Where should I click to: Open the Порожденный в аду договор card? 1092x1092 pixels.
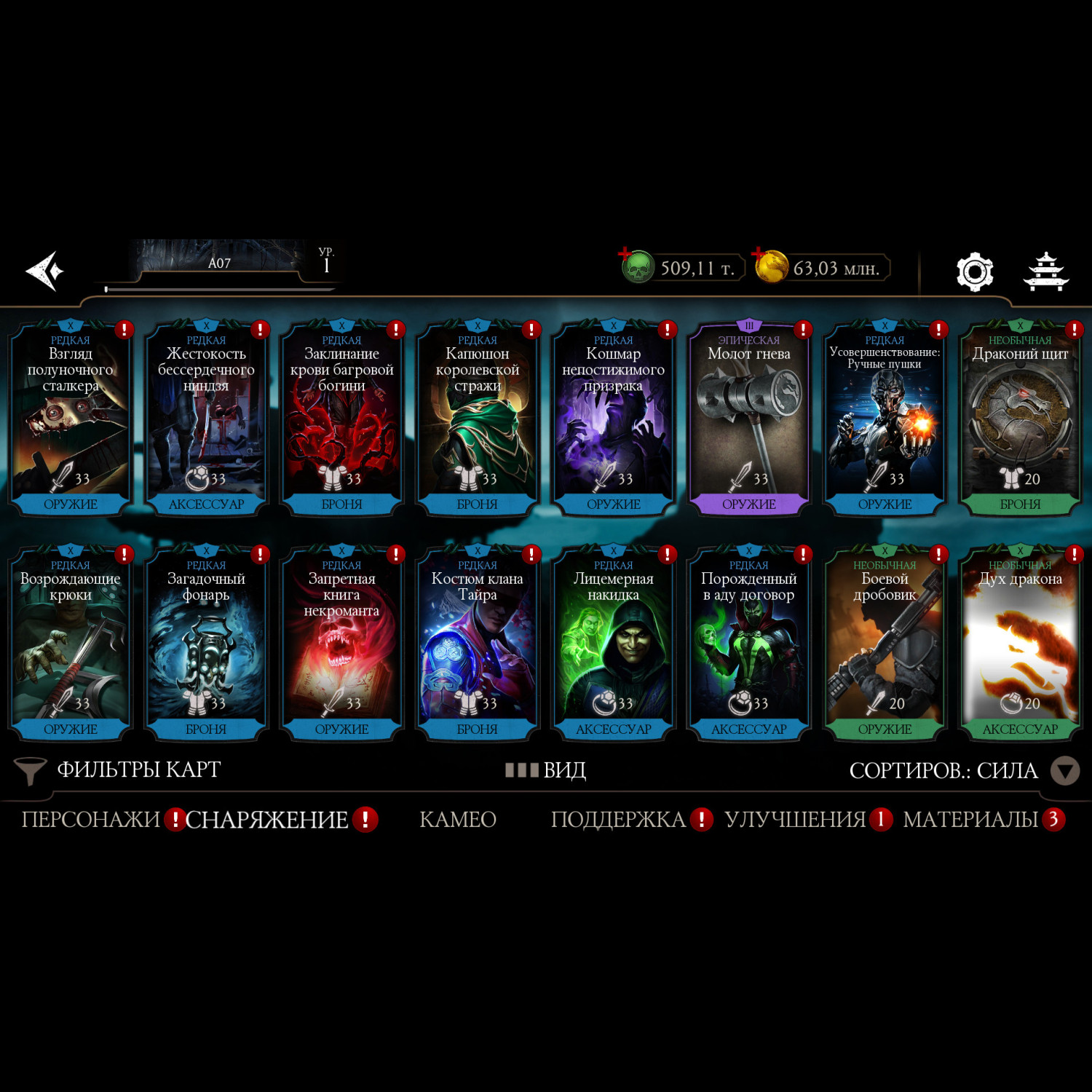748,644
